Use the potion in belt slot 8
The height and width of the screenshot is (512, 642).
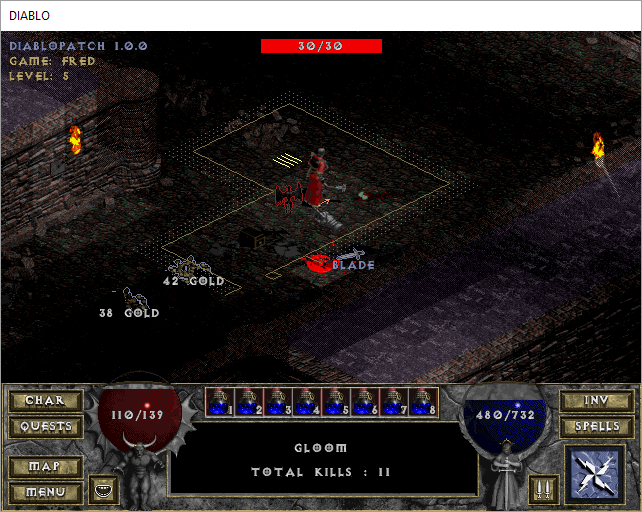point(424,402)
